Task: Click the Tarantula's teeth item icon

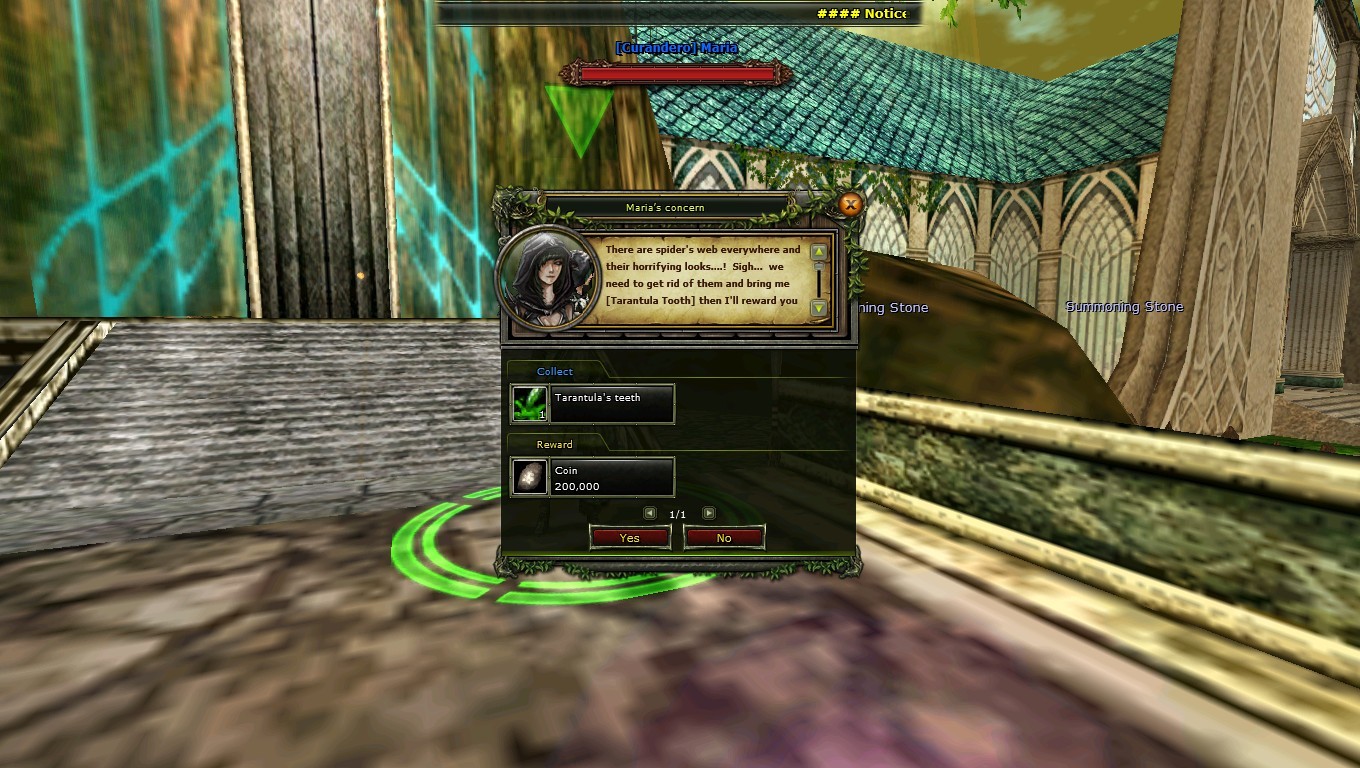Action: tap(529, 403)
